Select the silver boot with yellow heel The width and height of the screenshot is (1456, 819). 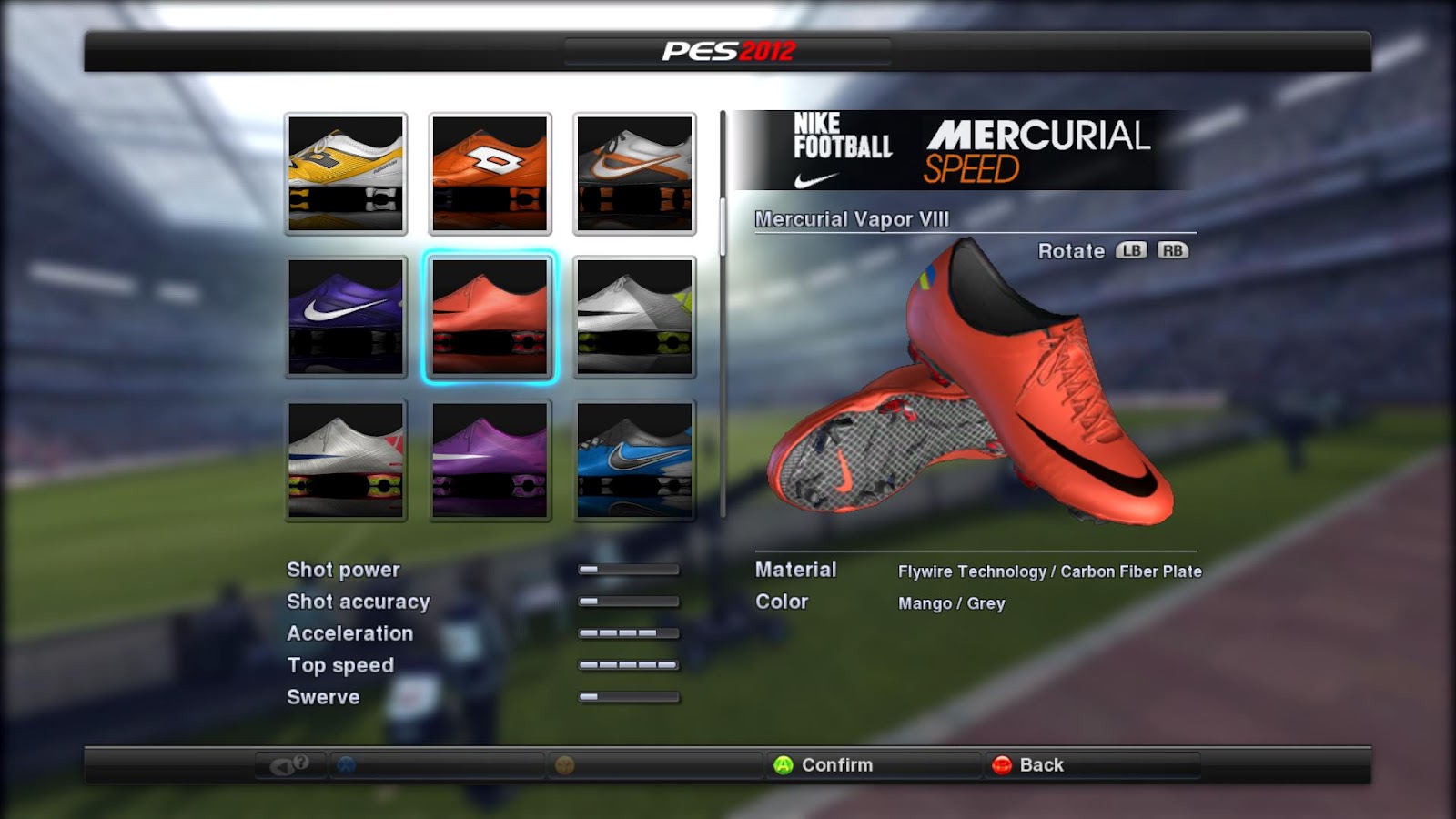tap(634, 316)
